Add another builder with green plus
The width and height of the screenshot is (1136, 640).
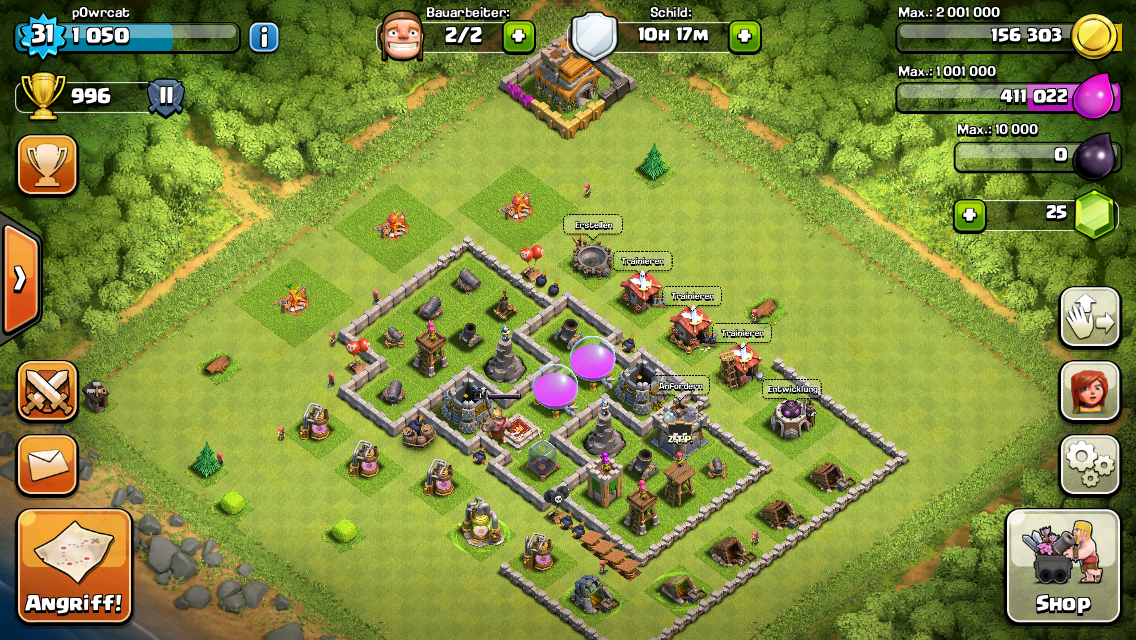[518, 37]
